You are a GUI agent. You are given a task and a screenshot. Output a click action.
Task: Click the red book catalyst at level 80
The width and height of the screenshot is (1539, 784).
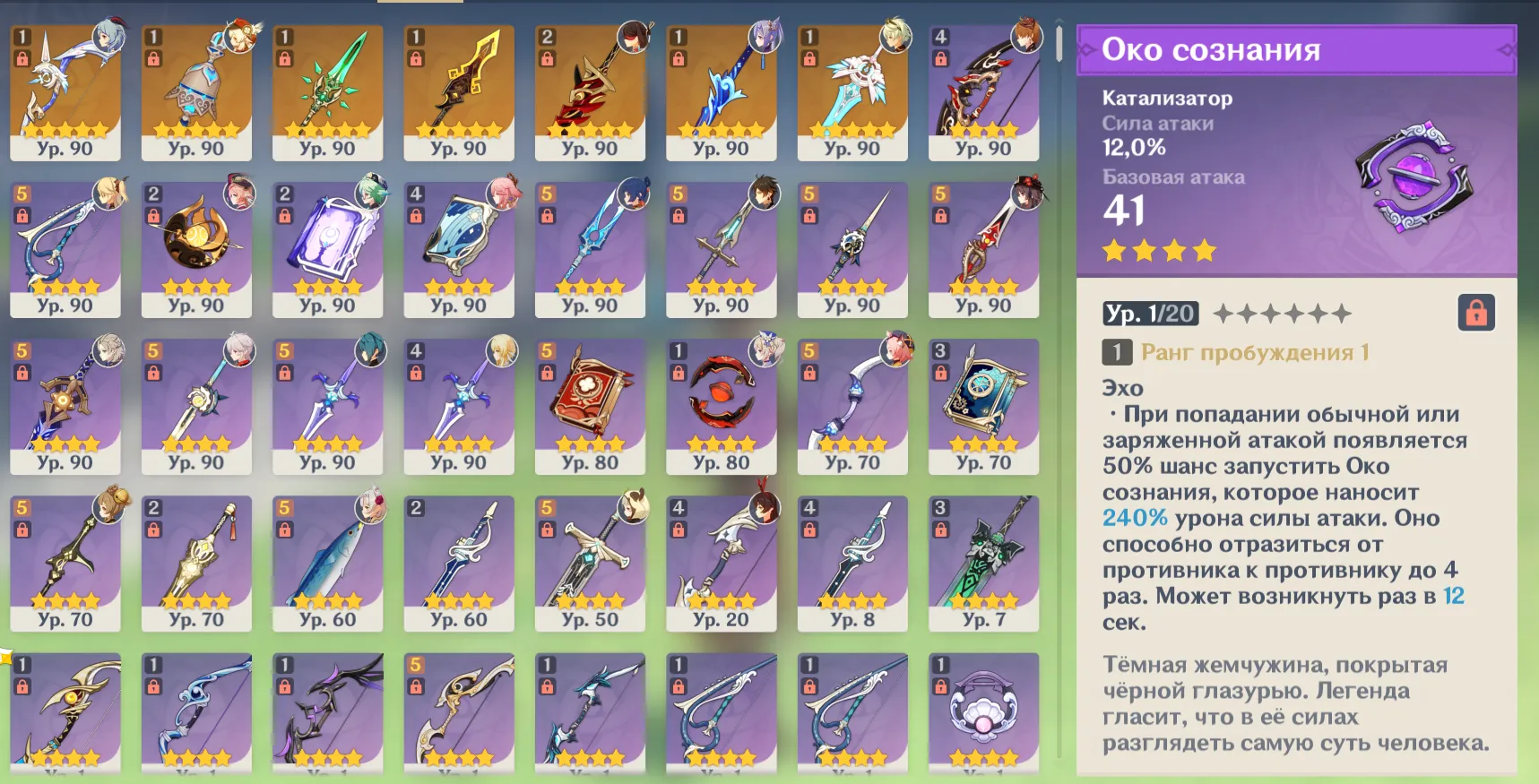[590, 408]
